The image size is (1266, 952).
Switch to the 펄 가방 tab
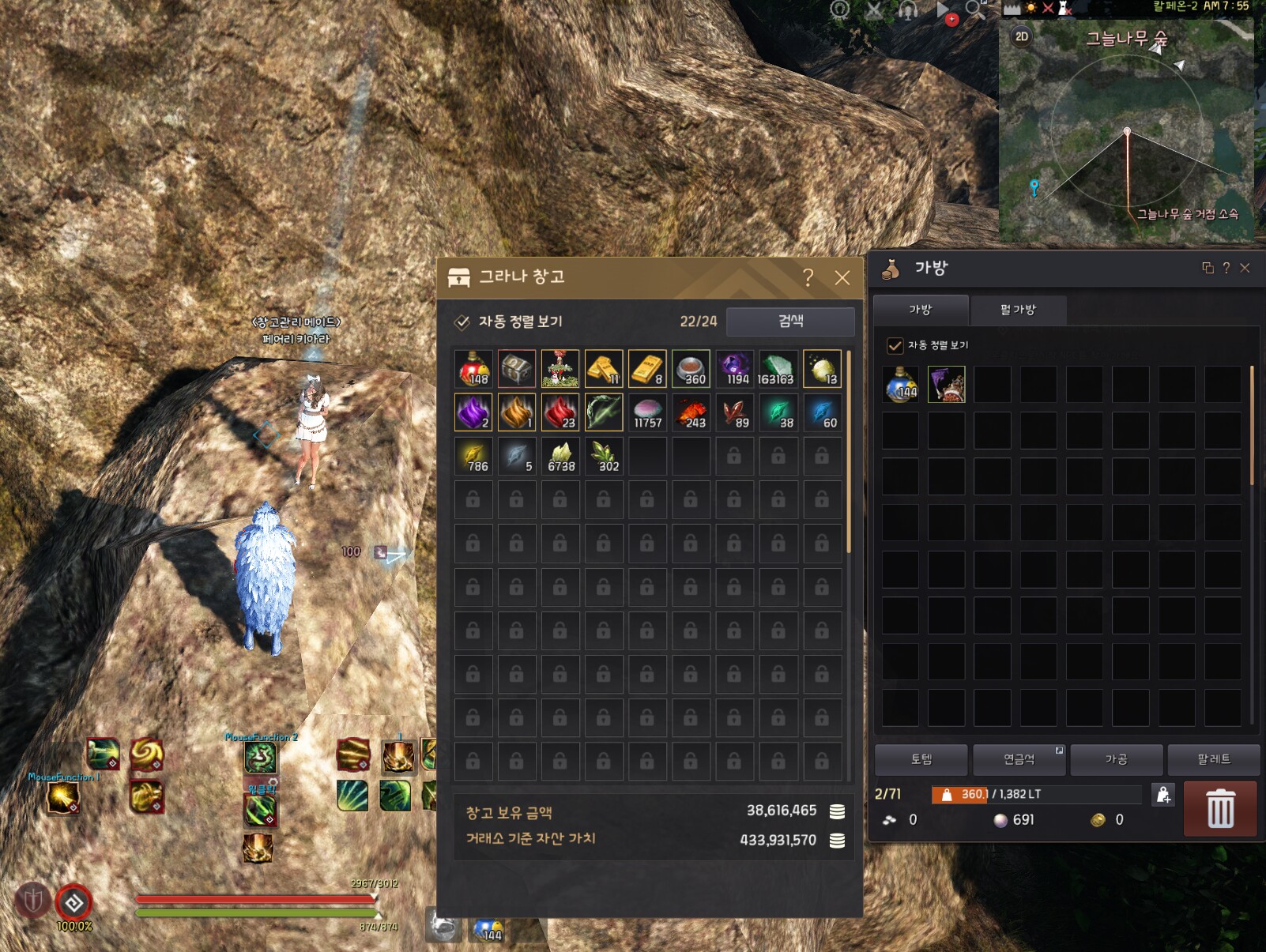pyautogui.click(x=1019, y=310)
